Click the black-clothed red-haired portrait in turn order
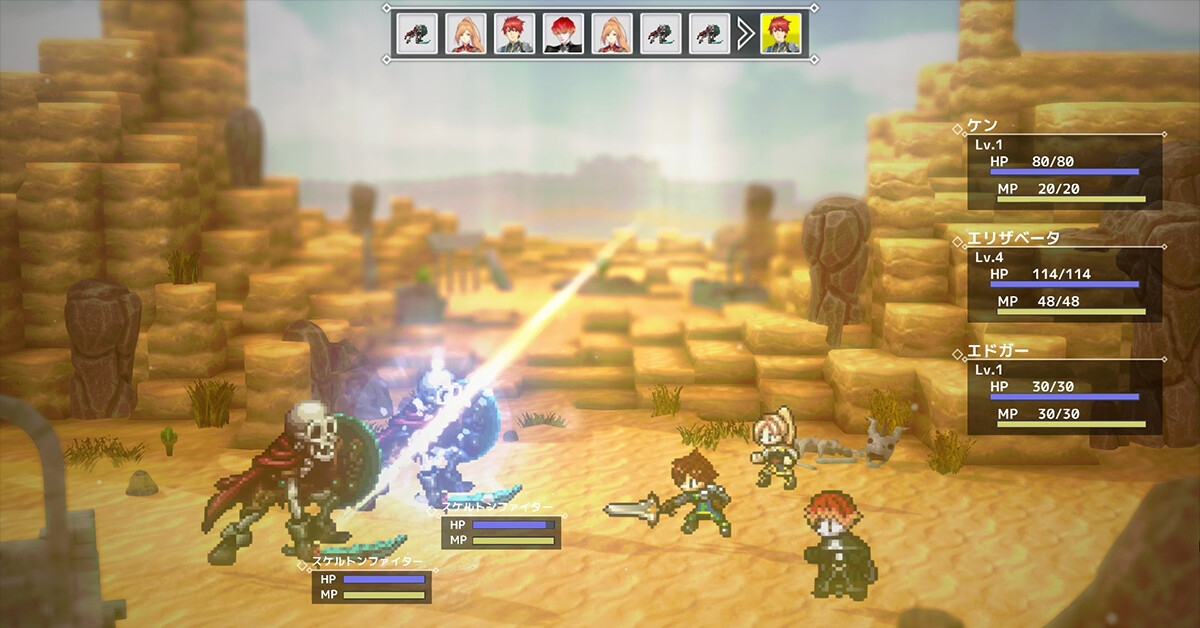The height and width of the screenshot is (628, 1200). (x=563, y=34)
